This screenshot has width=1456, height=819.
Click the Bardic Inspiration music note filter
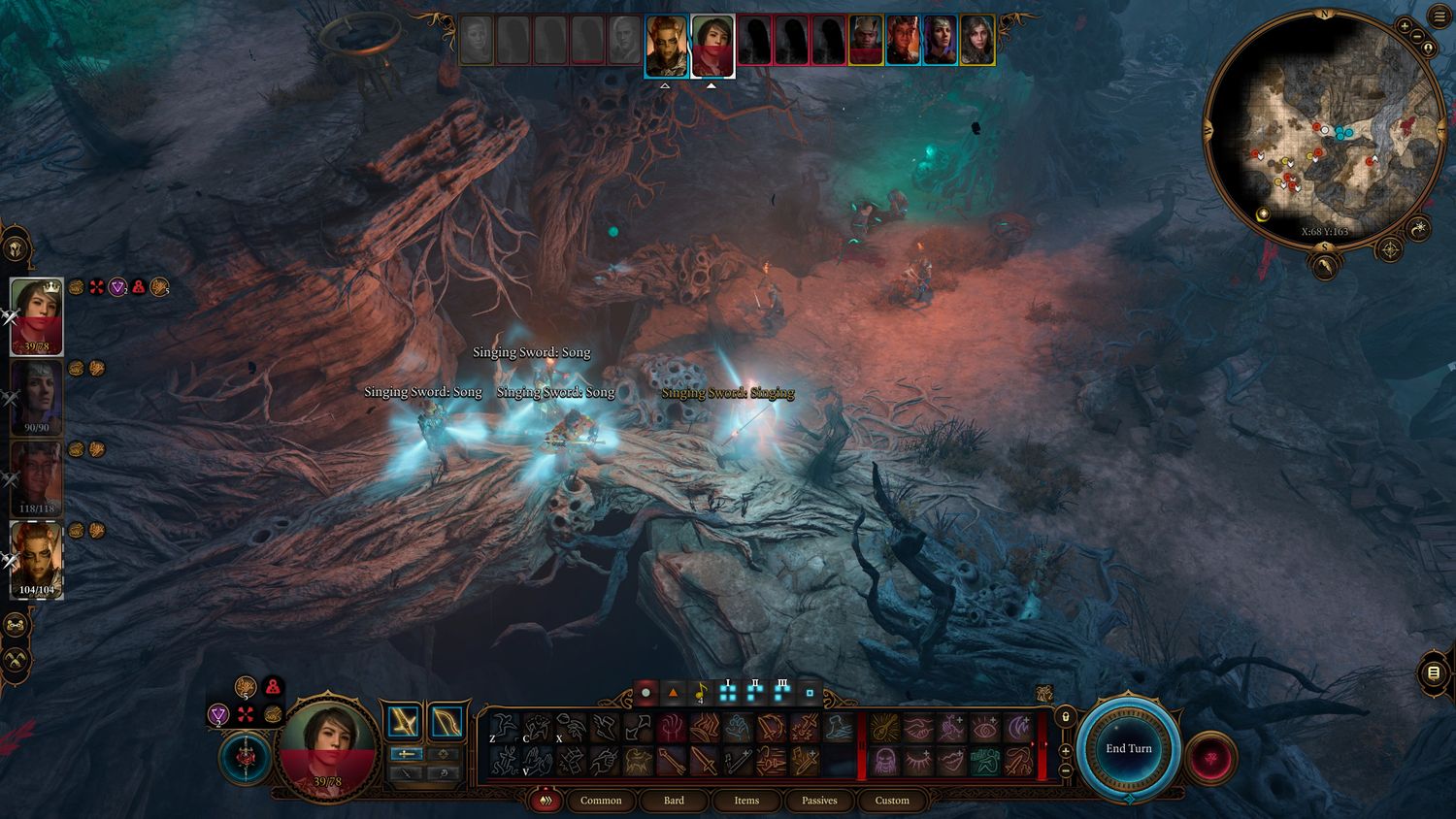(700, 693)
